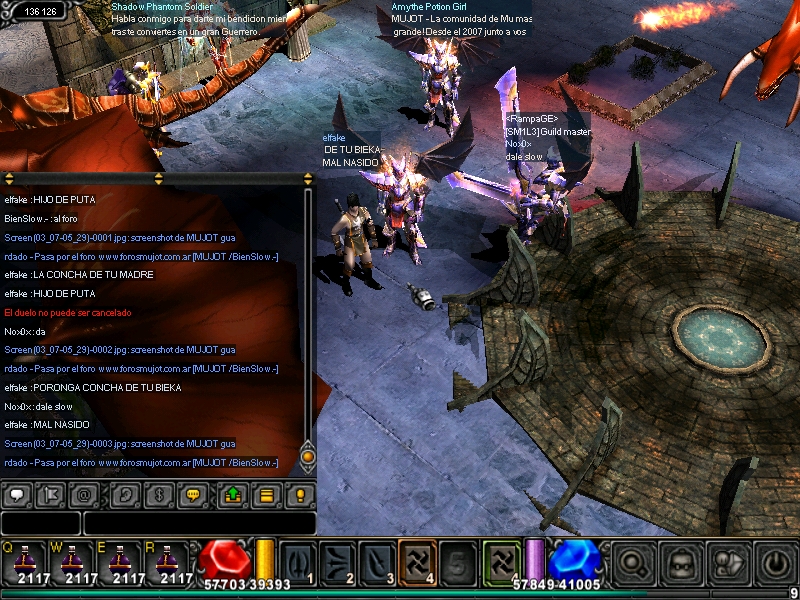
Task: Open the yellow lines chat log button
Action: (265, 494)
